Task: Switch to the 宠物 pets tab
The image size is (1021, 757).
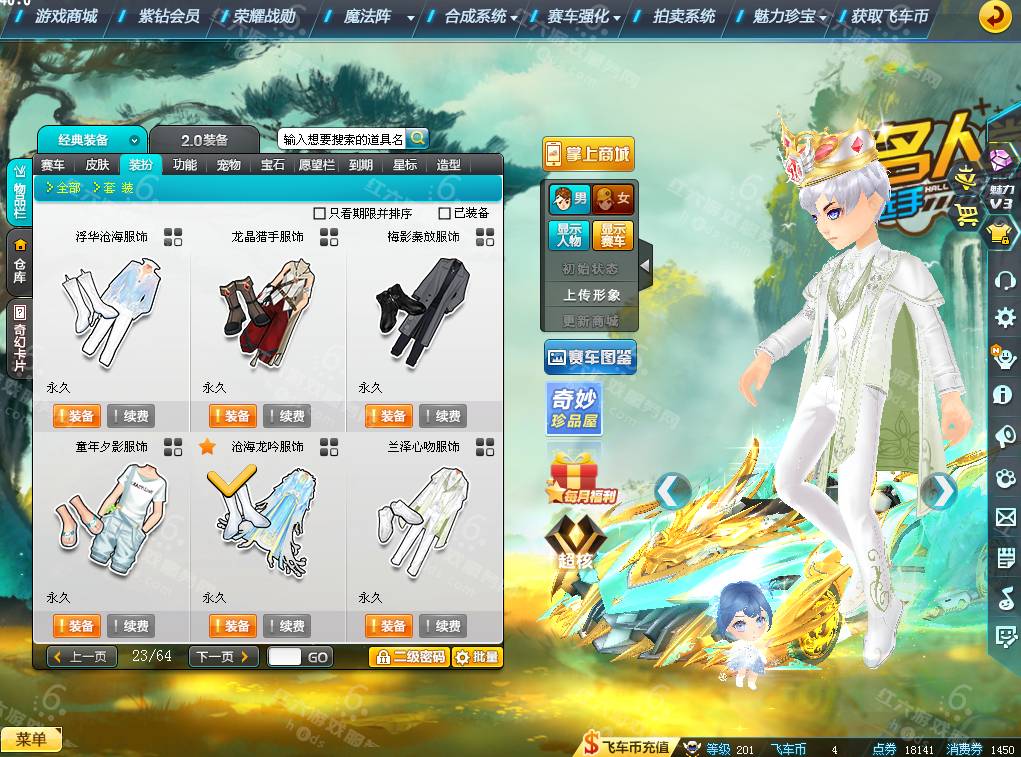Action: point(228,165)
